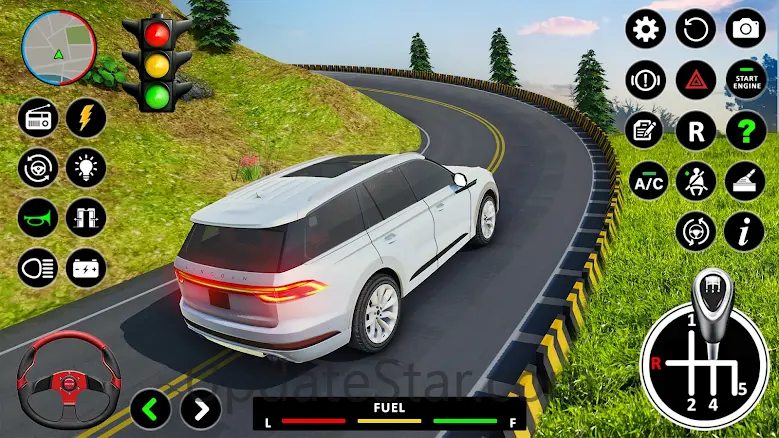Open the gear settings button
This screenshot has width=779, height=438.
pyautogui.click(x=646, y=28)
